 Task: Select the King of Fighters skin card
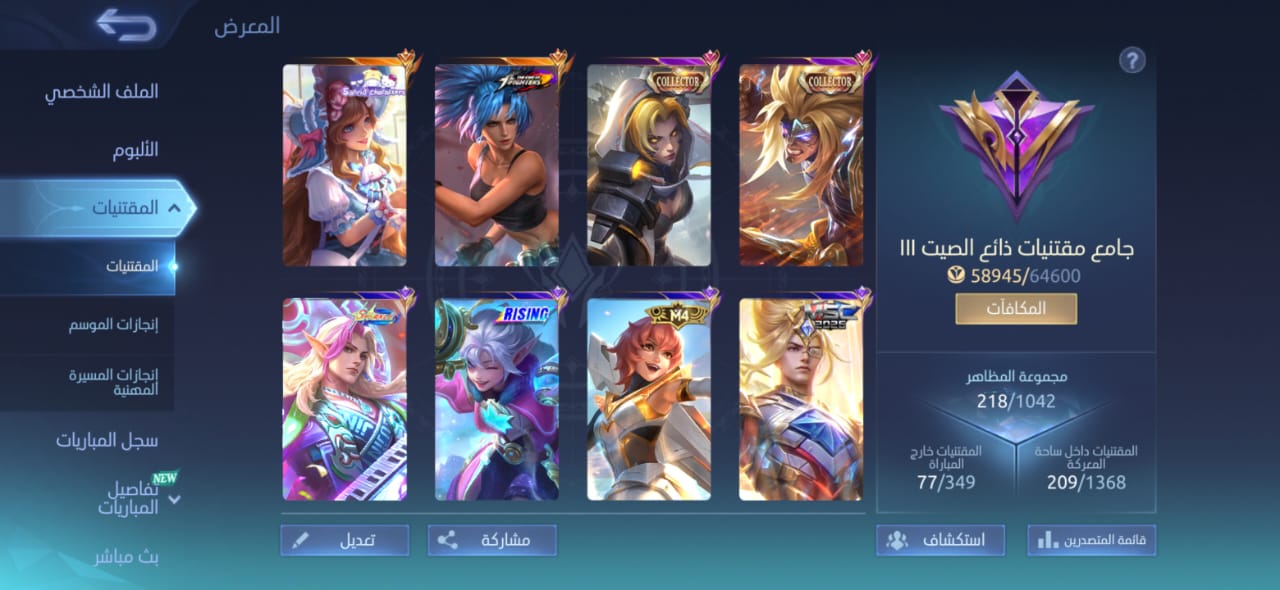[x=497, y=165]
